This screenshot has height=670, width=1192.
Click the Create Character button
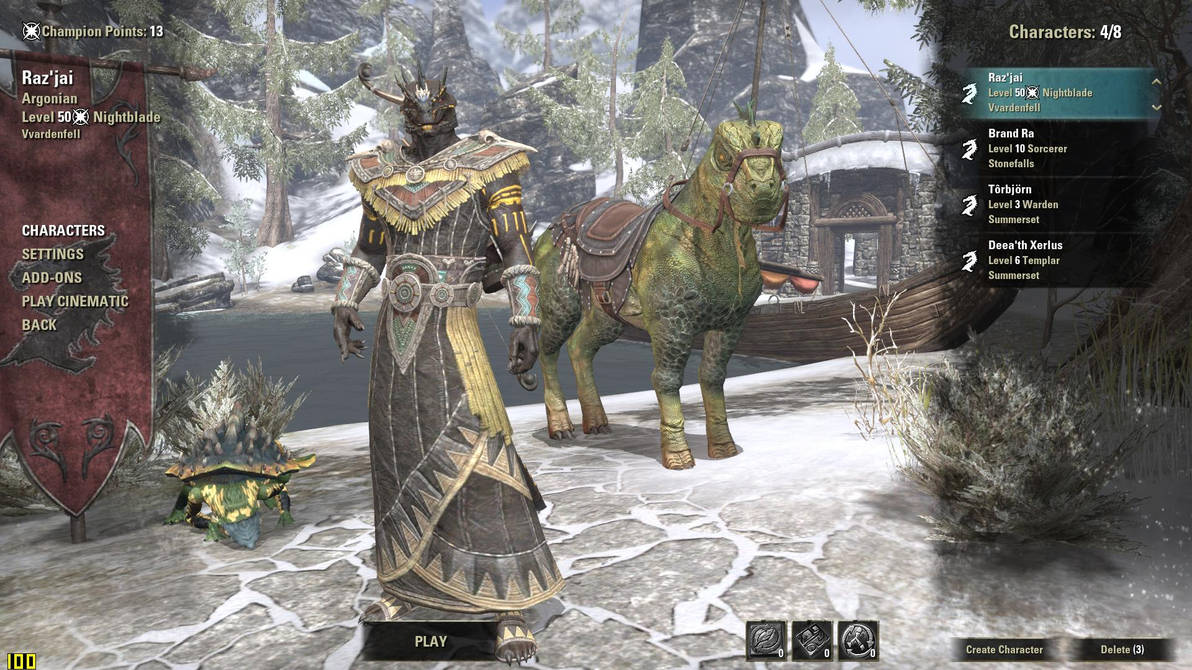[1004, 650]
